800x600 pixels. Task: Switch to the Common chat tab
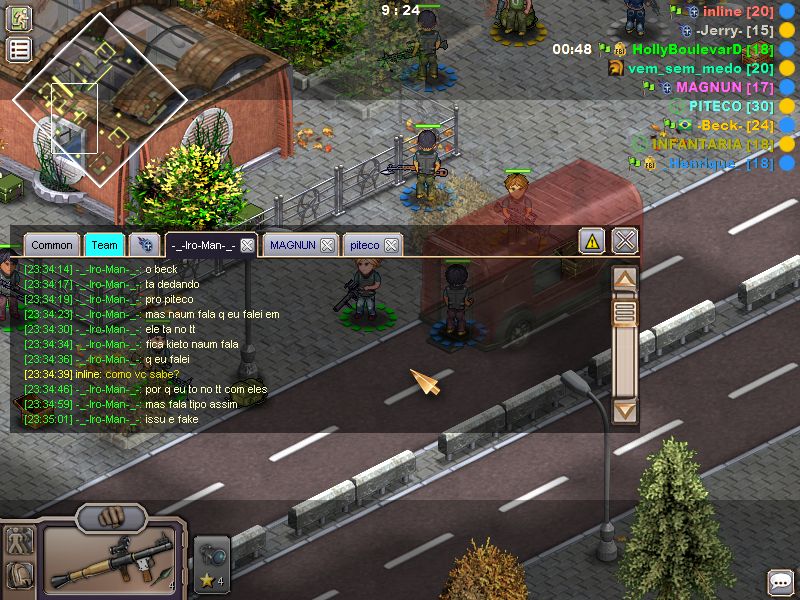click(x=51, y=245)
